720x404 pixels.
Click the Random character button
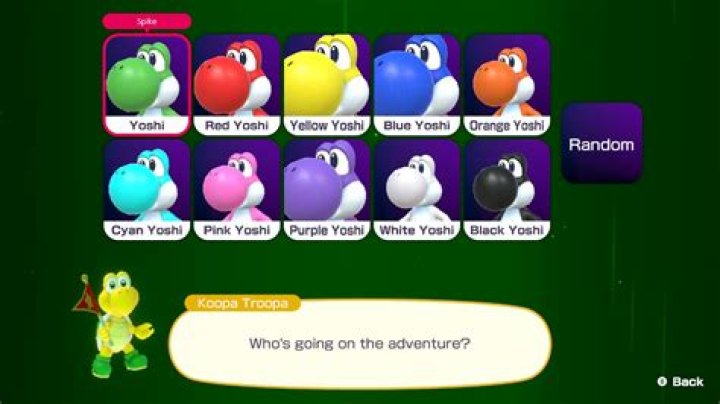[x=601, y=144]
